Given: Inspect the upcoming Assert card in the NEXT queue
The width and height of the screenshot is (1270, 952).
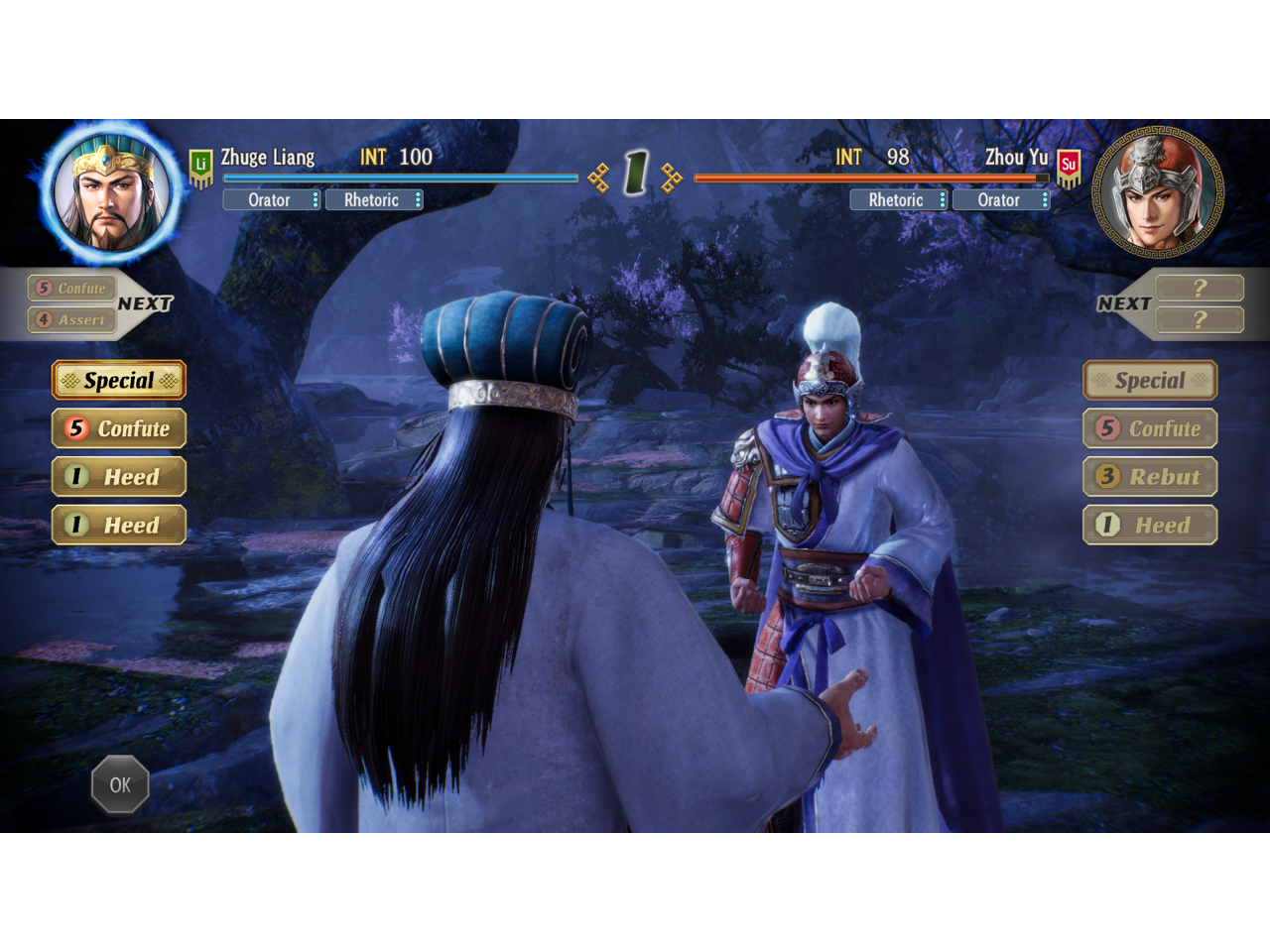Looking at the screenshot, I should tap(69, 319).
